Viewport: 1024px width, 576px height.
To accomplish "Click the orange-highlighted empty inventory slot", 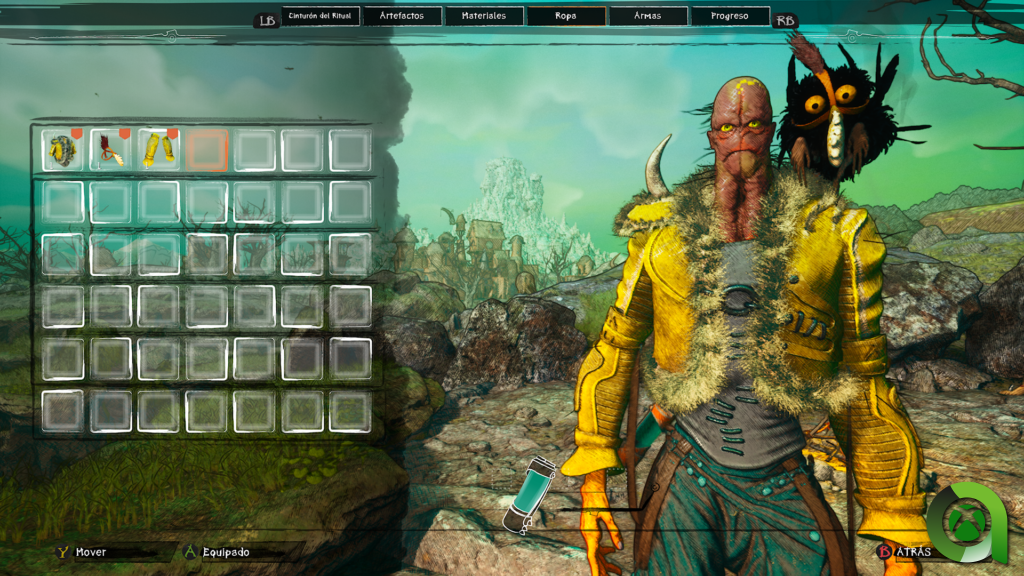I will (x=207, y=150).
